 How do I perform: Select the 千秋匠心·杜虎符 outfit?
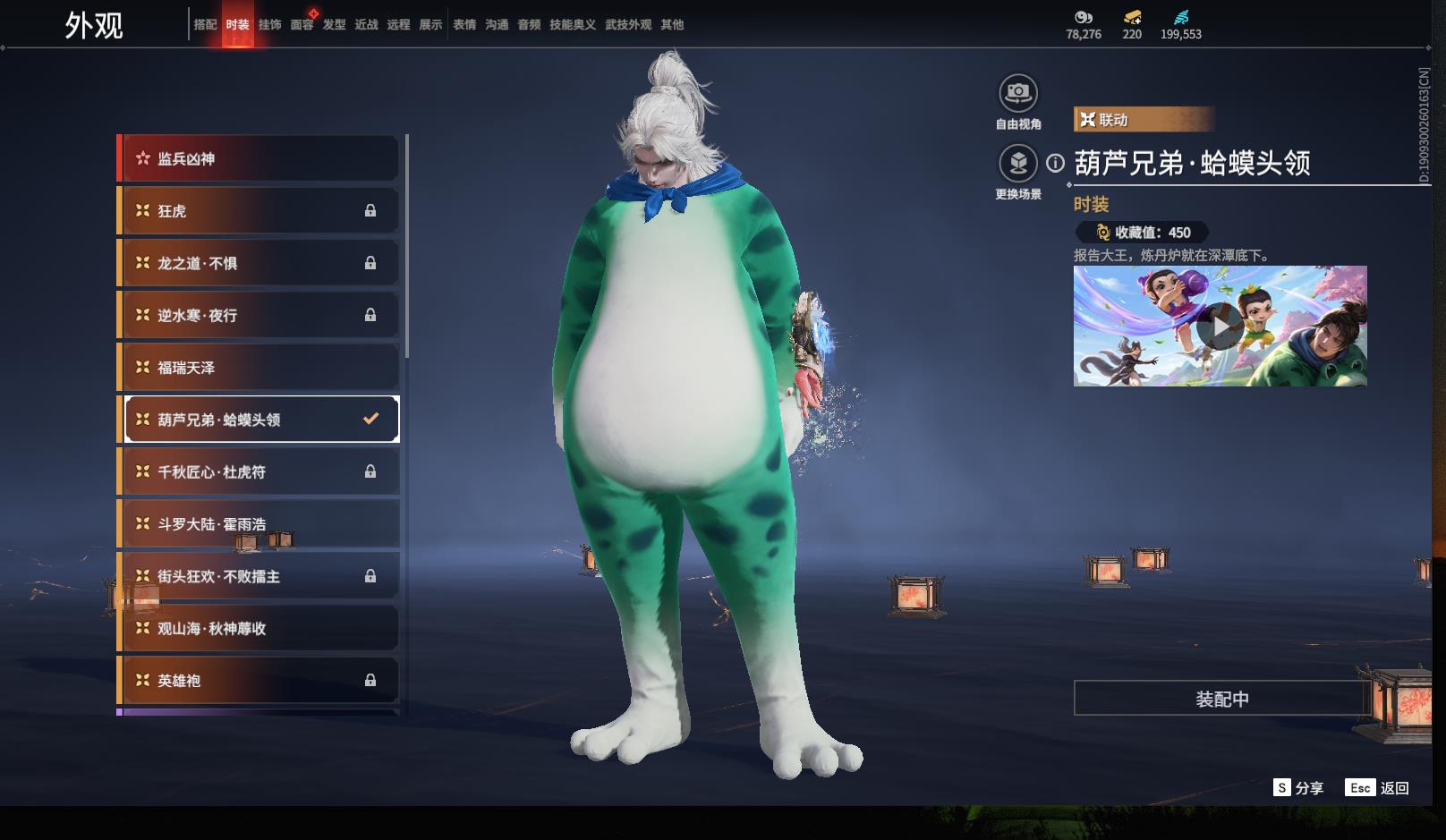tap(259, 471)
